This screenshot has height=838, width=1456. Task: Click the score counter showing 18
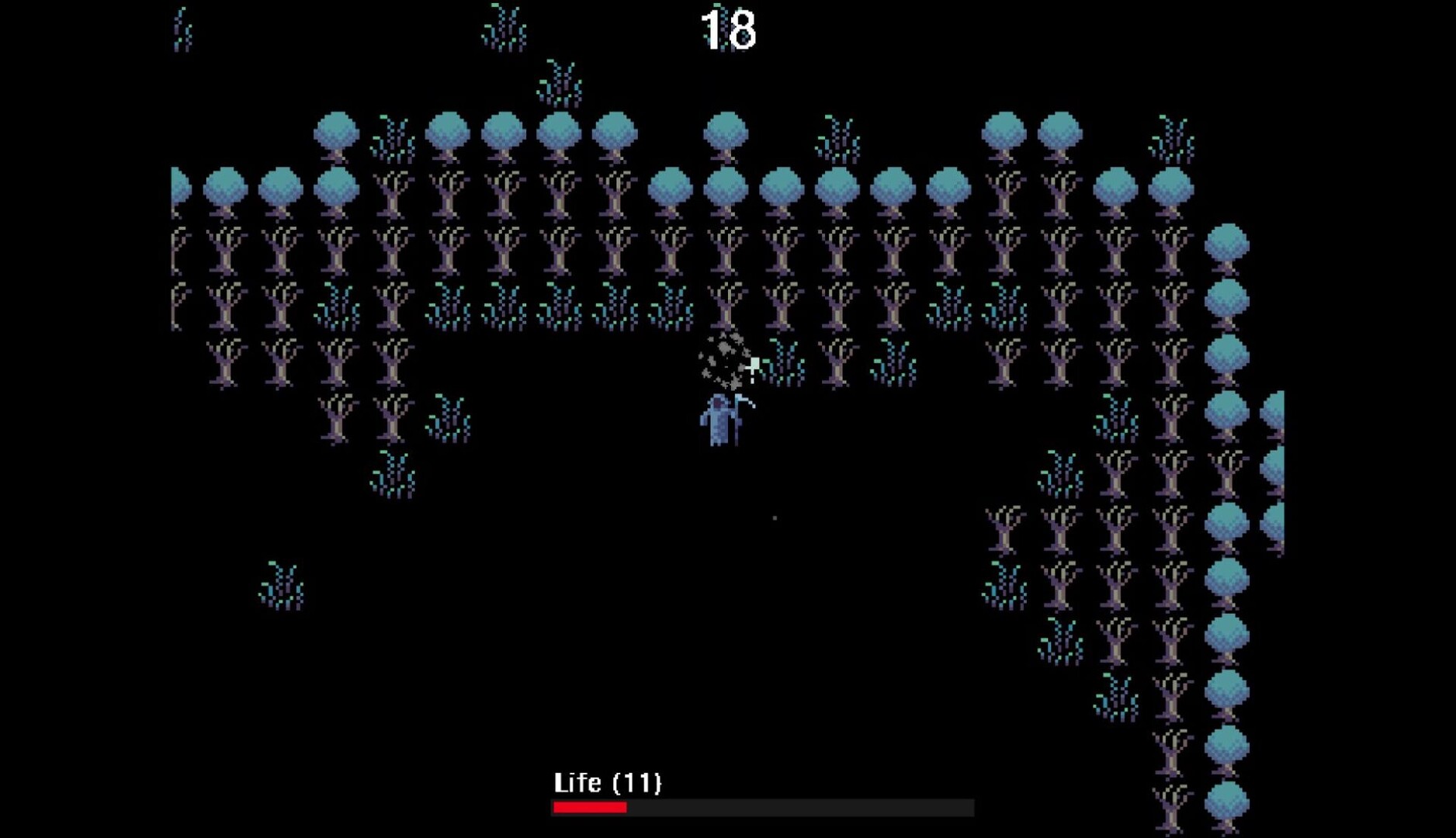pos(730,29)
